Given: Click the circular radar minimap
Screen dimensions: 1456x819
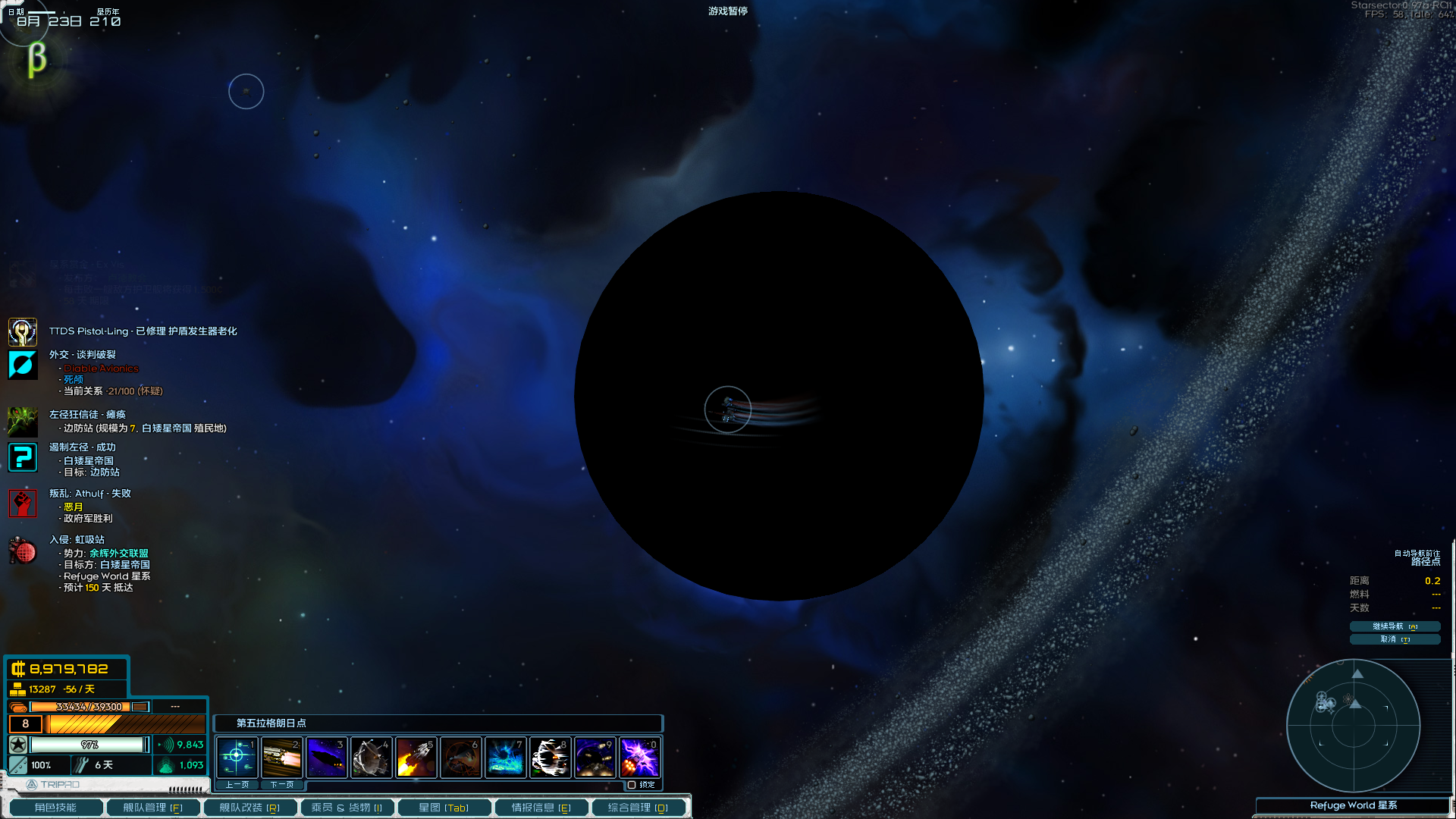Looking at the screenshot, I should tap(1353, 726).
